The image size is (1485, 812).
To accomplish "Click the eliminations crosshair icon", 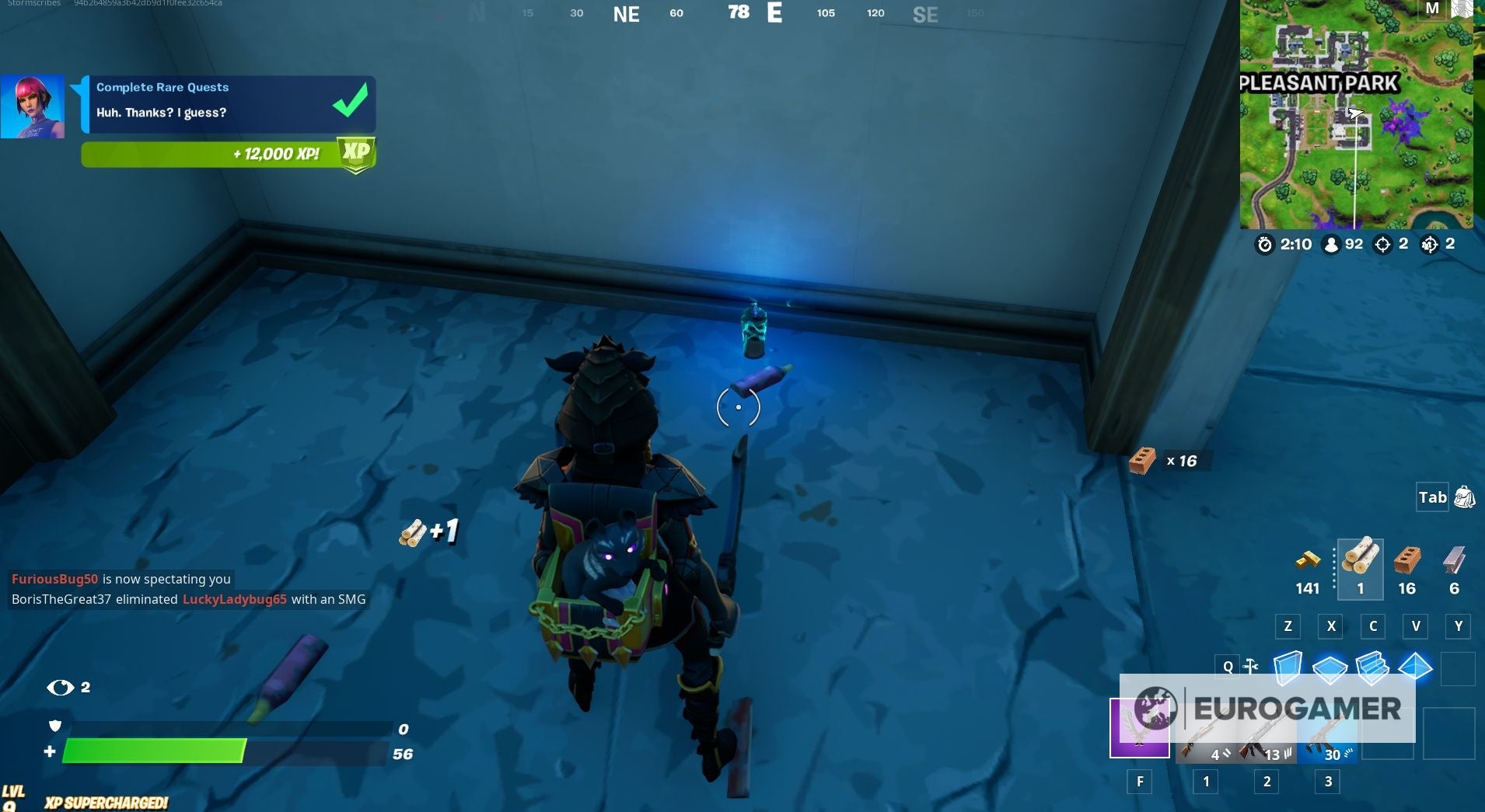I will point(1382,245).
